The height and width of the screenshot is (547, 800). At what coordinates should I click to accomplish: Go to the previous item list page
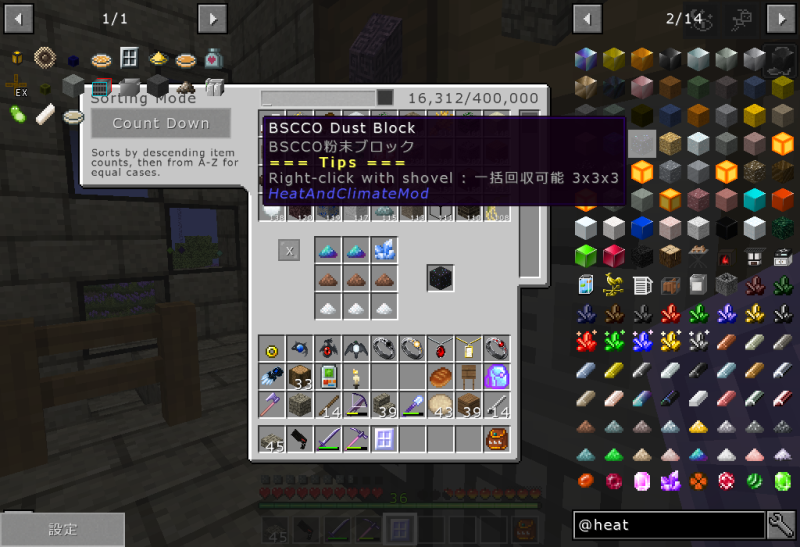click(x=587, y=18)
